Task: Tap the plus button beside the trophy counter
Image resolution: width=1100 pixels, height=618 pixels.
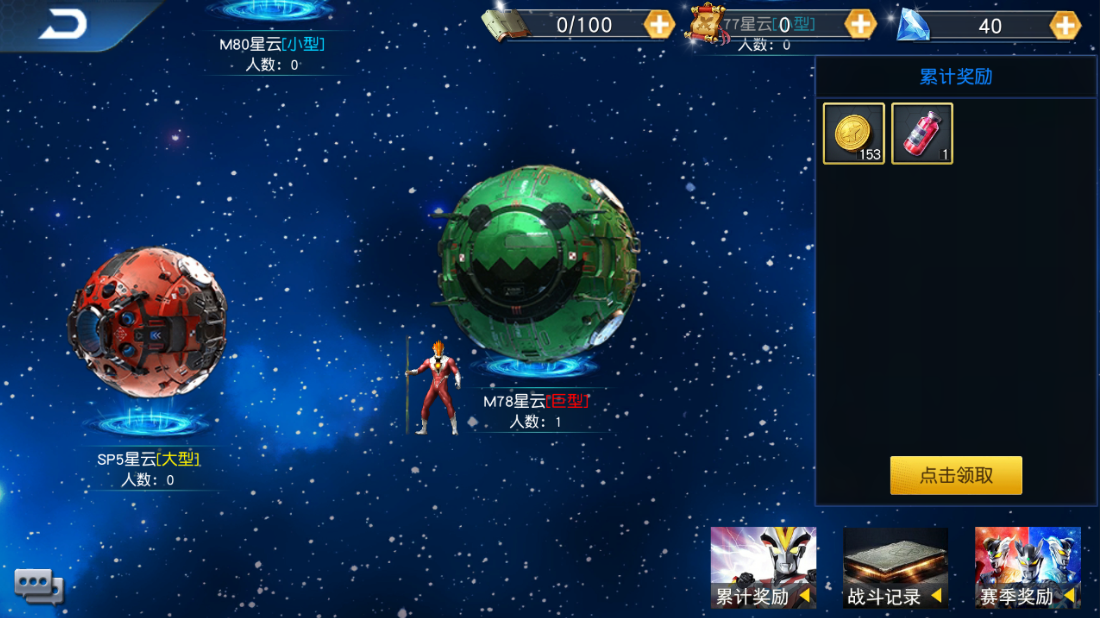Action: pos(860,24)
